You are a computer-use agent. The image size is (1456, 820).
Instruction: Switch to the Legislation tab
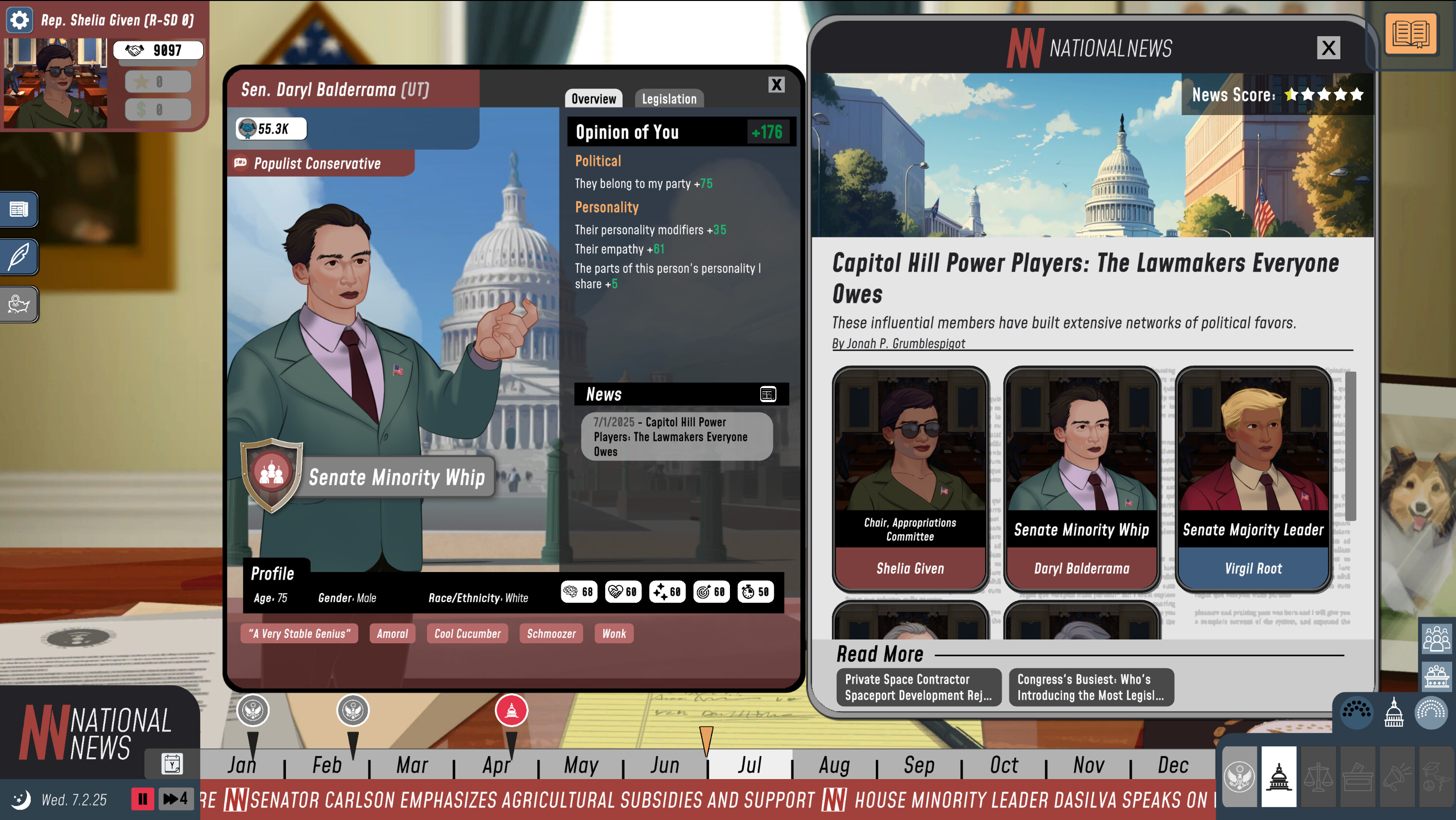[x=669, y=98]
